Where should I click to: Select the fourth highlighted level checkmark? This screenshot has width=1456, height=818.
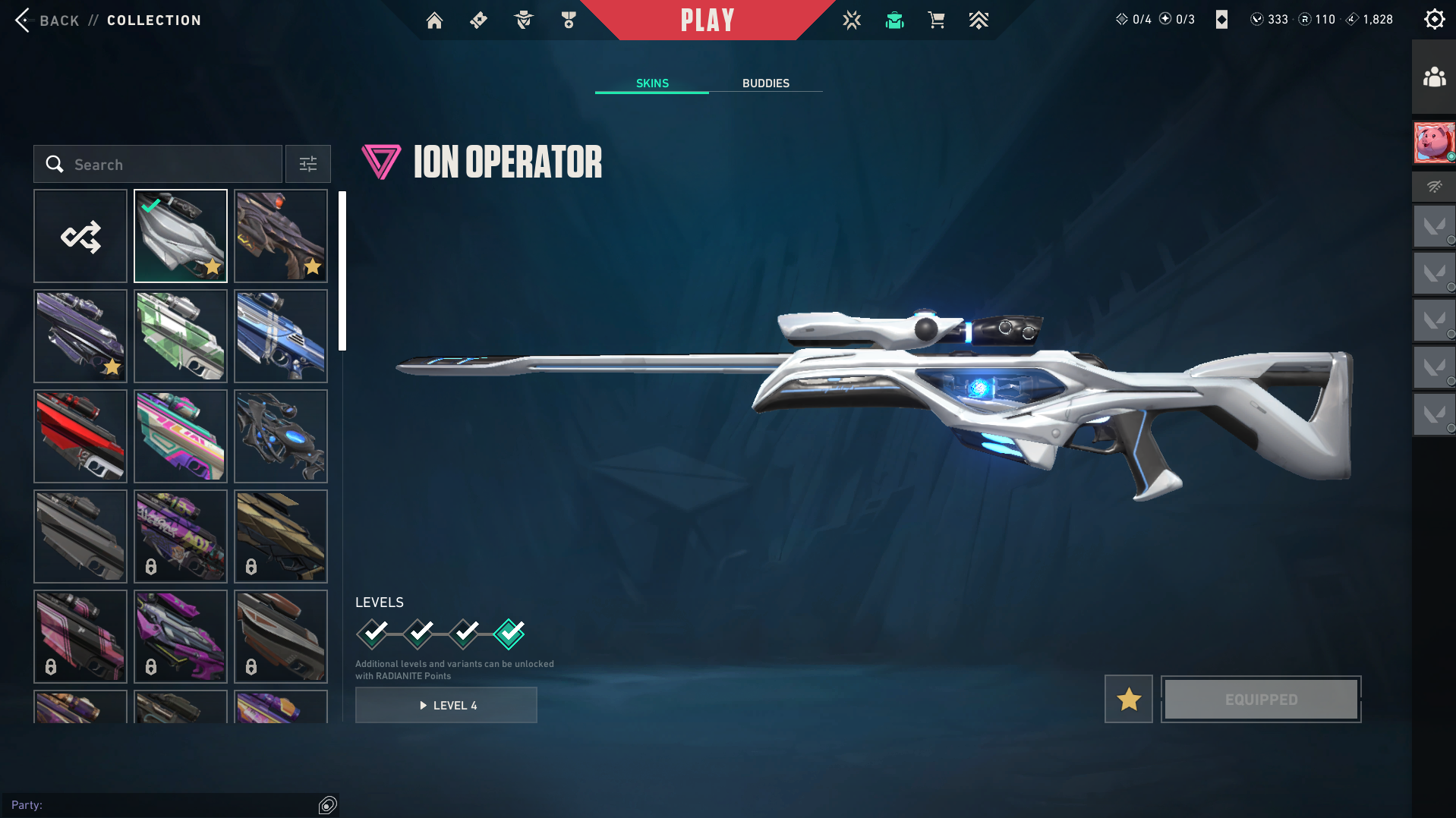point(509,634)
